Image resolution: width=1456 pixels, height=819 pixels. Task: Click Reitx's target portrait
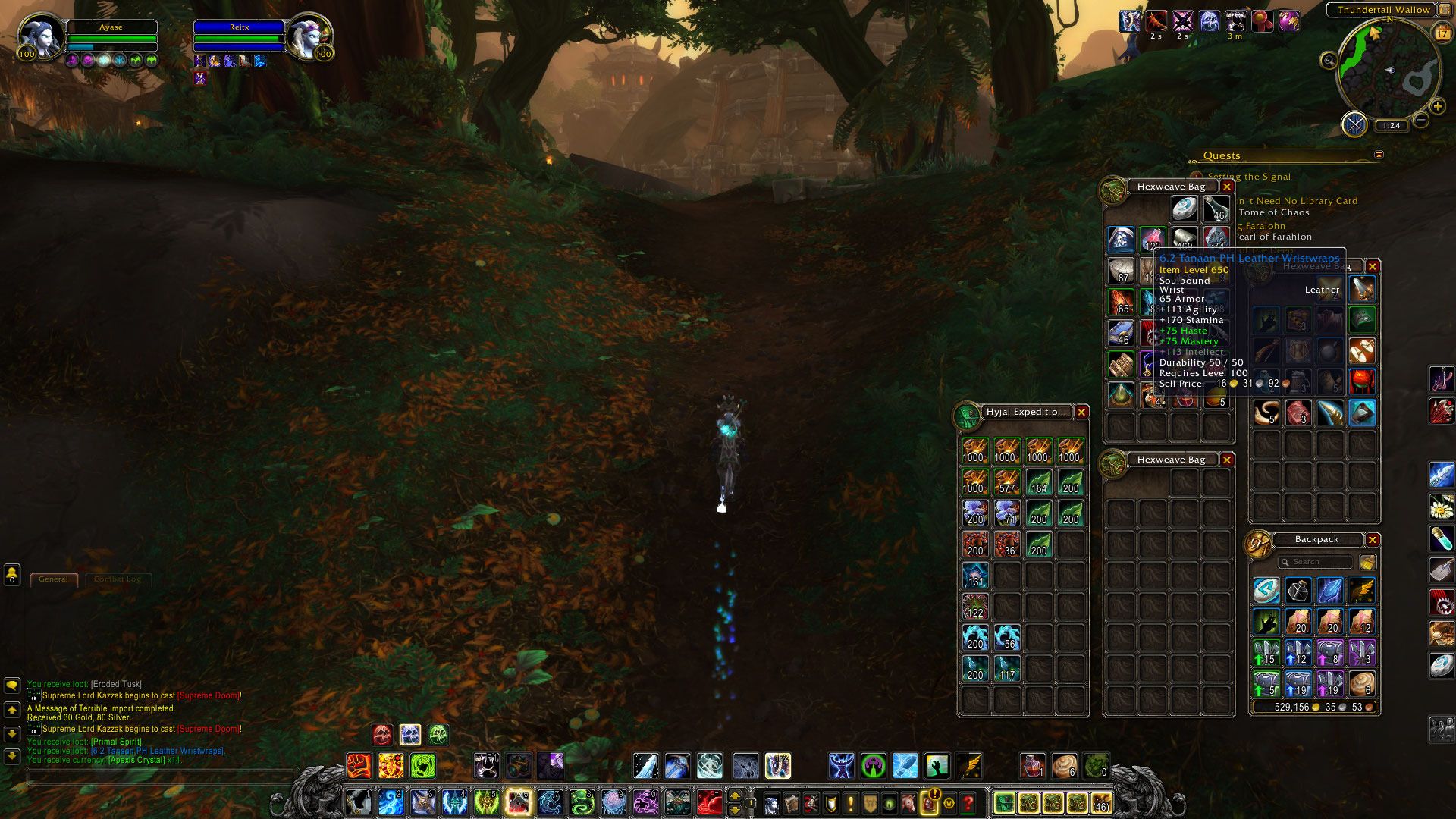pyautogui.click(x=309, y=36)
